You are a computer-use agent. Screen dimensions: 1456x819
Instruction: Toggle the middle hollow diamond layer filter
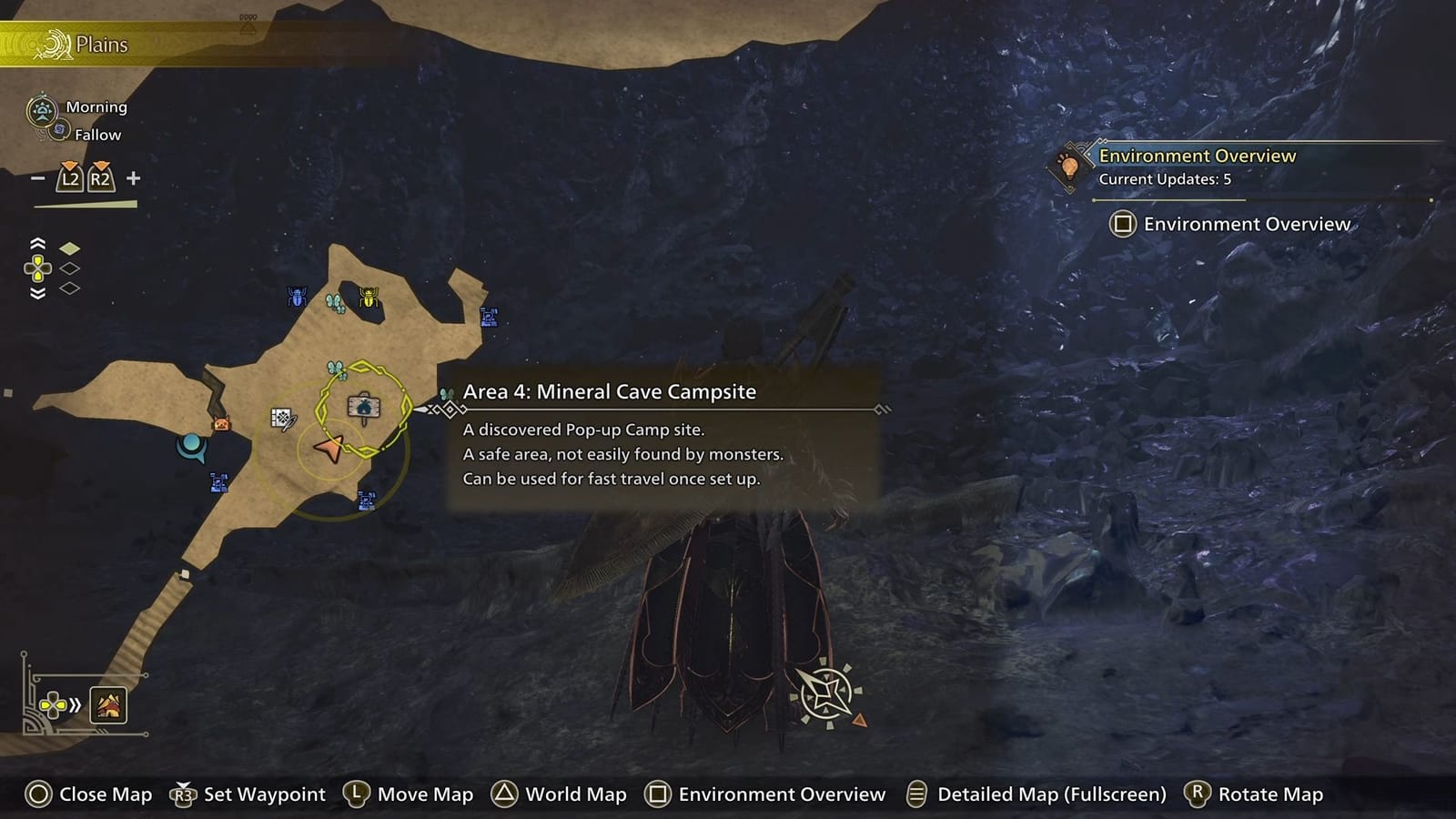pos(69,269)
